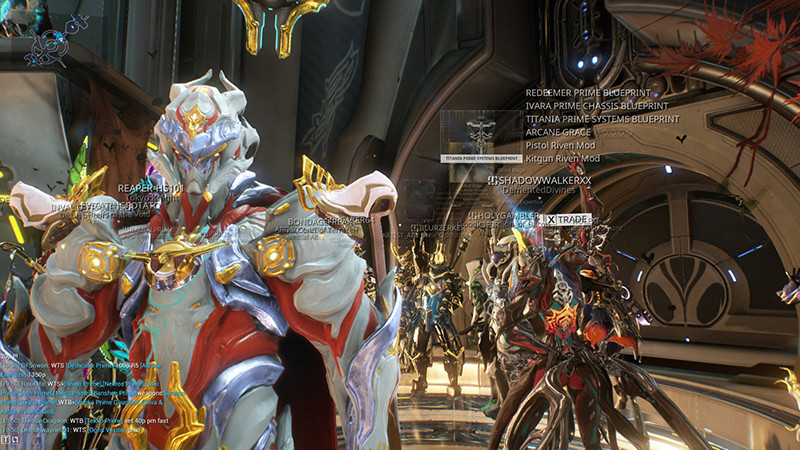The image size is (800, 450).
Task: Select the Pistol Riven Mod listing
Action: (x=562, y=145)
